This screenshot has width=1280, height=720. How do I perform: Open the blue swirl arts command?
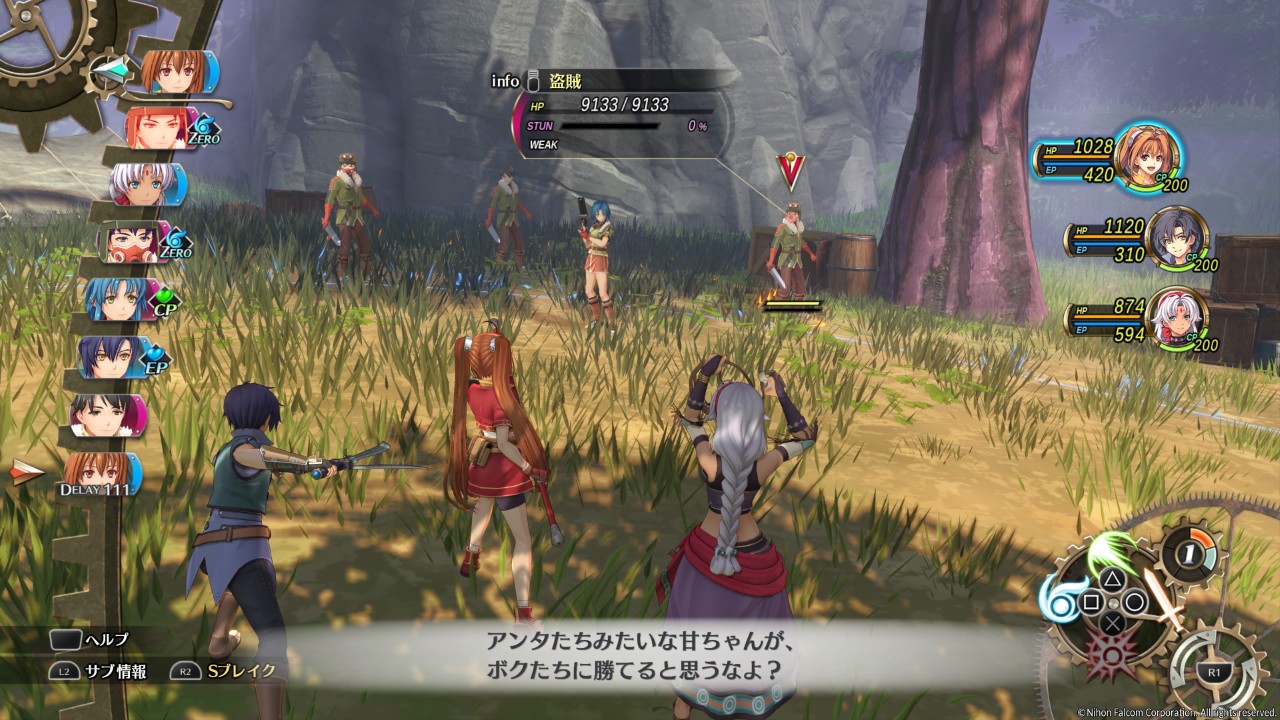[x=1062, y=598]
